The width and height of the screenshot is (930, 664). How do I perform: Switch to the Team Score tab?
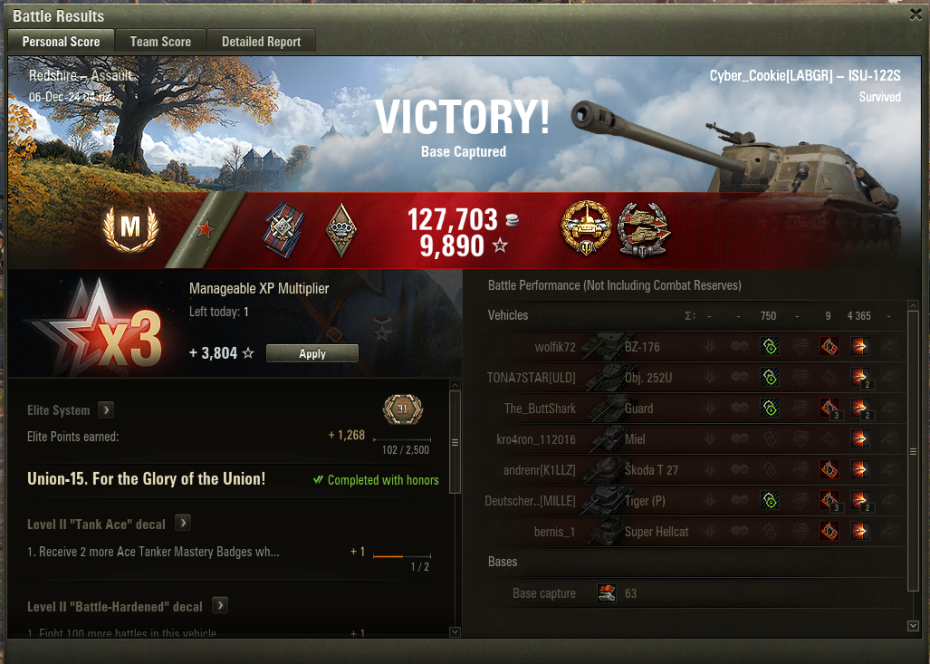160,41
